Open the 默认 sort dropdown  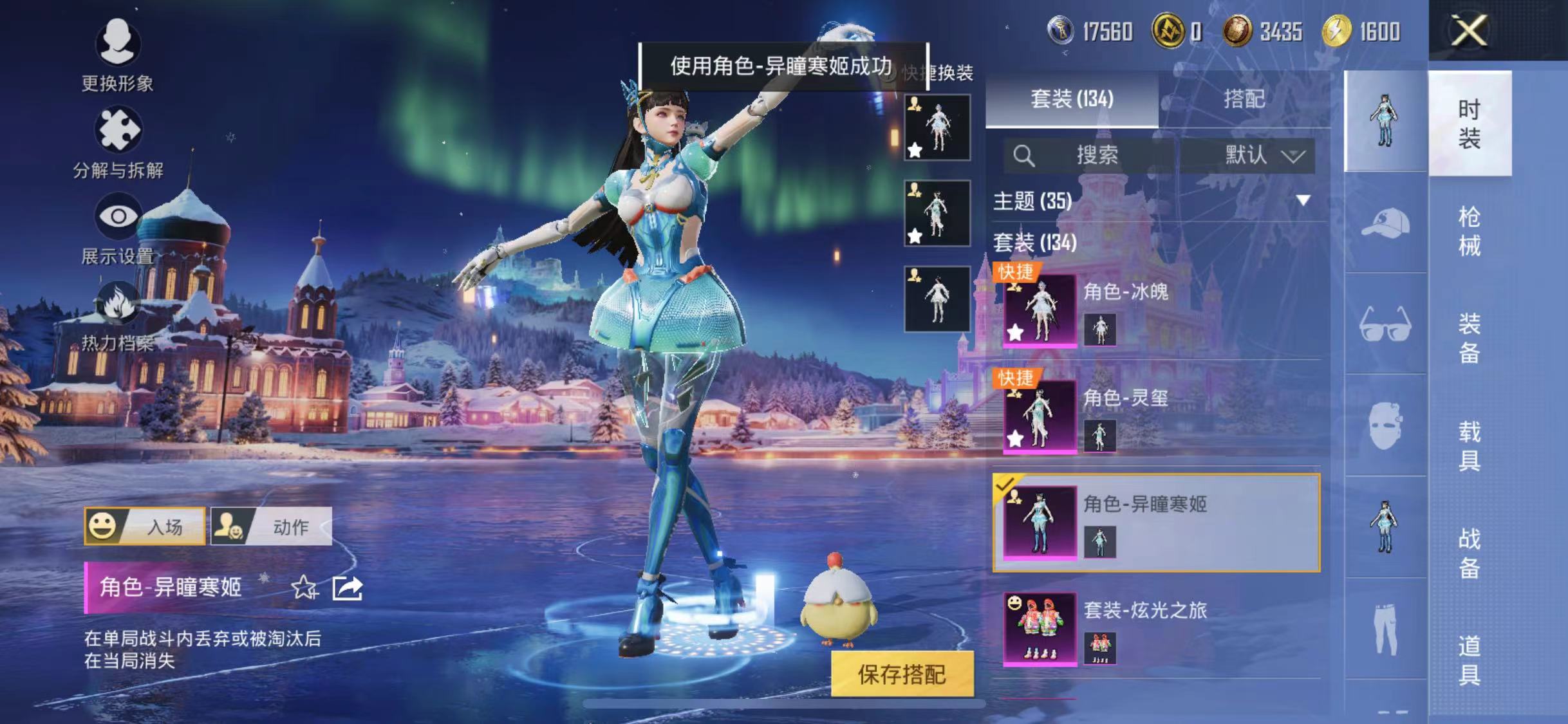(1263, 155)
